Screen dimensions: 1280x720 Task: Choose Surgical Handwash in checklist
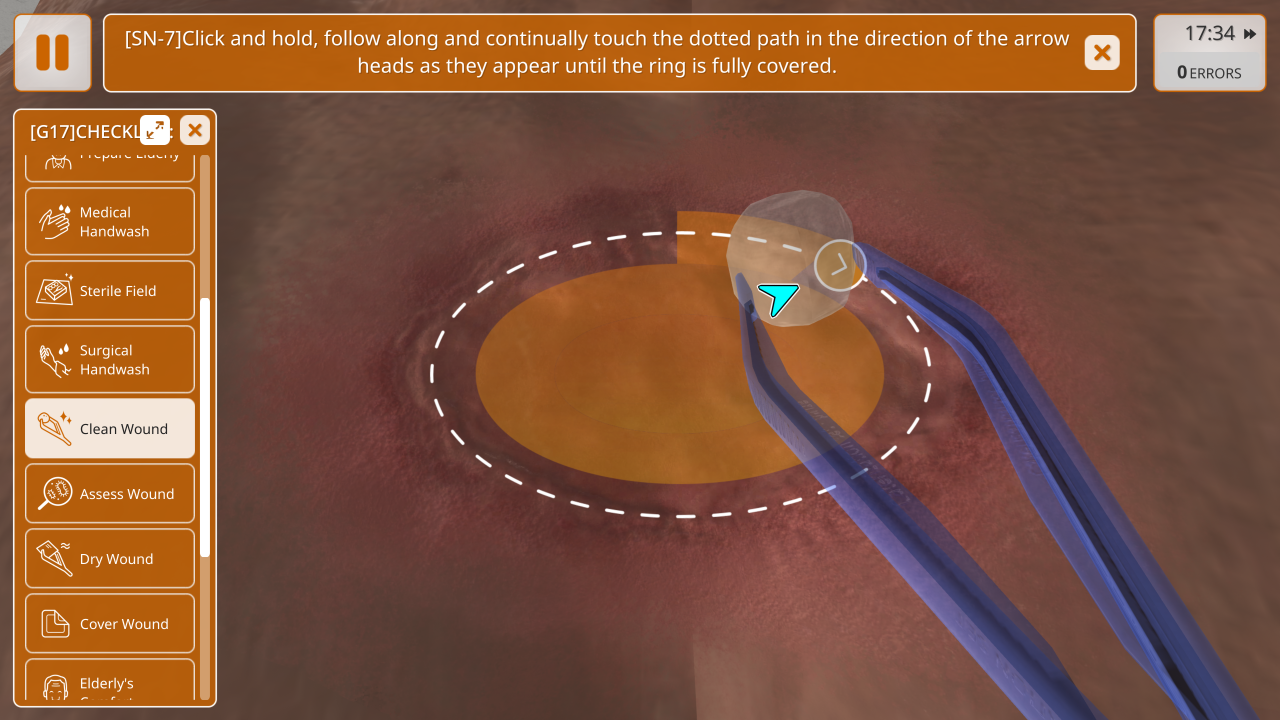click(x=110, y=360)
